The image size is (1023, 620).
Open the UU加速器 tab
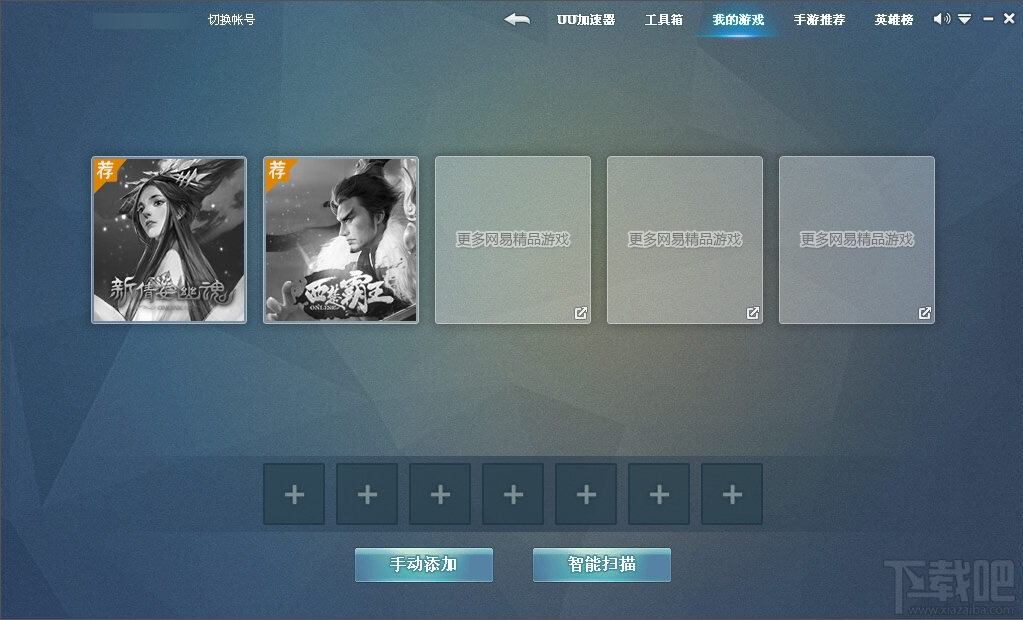[586, 19]
